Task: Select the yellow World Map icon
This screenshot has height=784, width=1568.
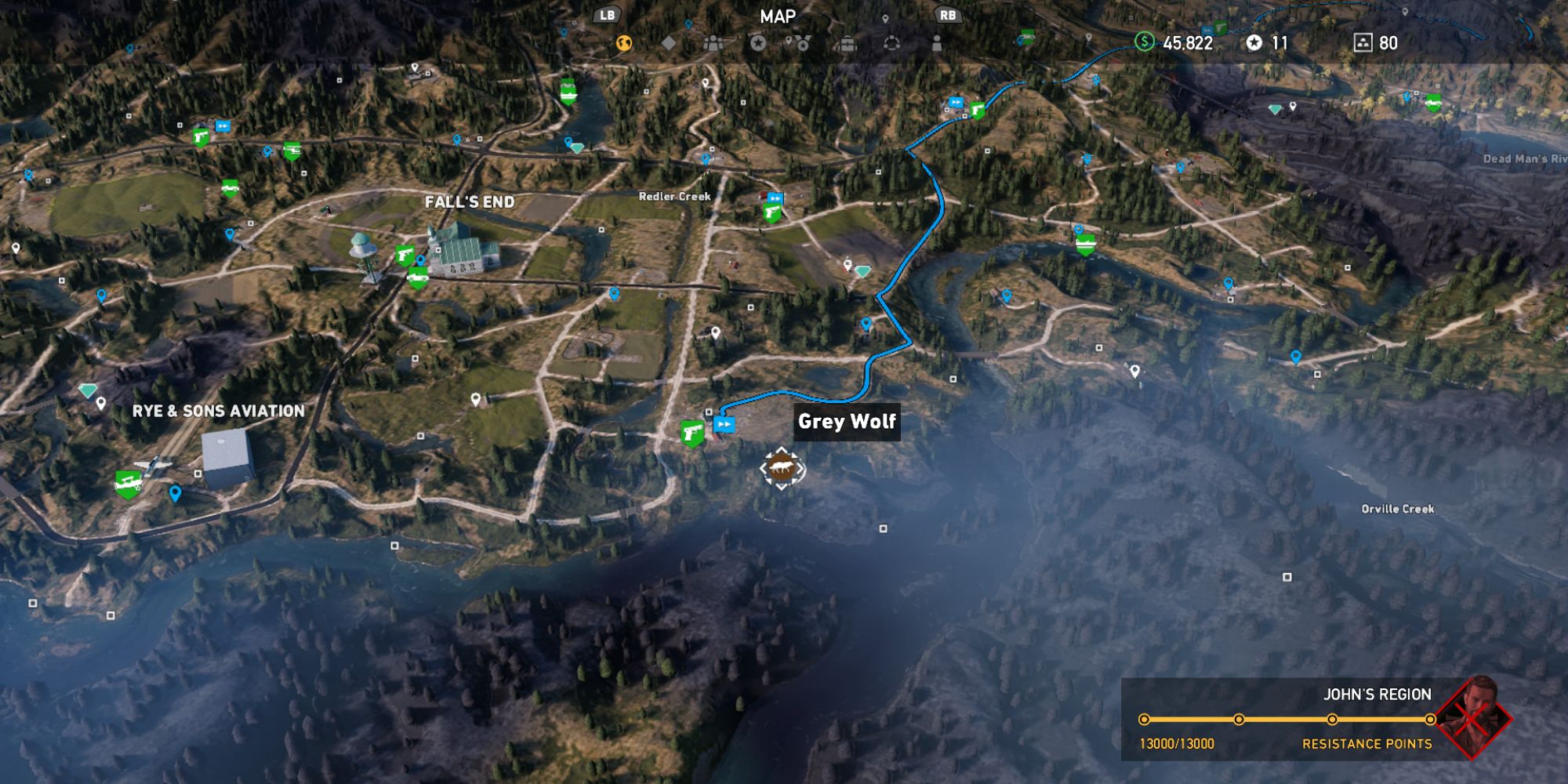Action: point(623,43)
